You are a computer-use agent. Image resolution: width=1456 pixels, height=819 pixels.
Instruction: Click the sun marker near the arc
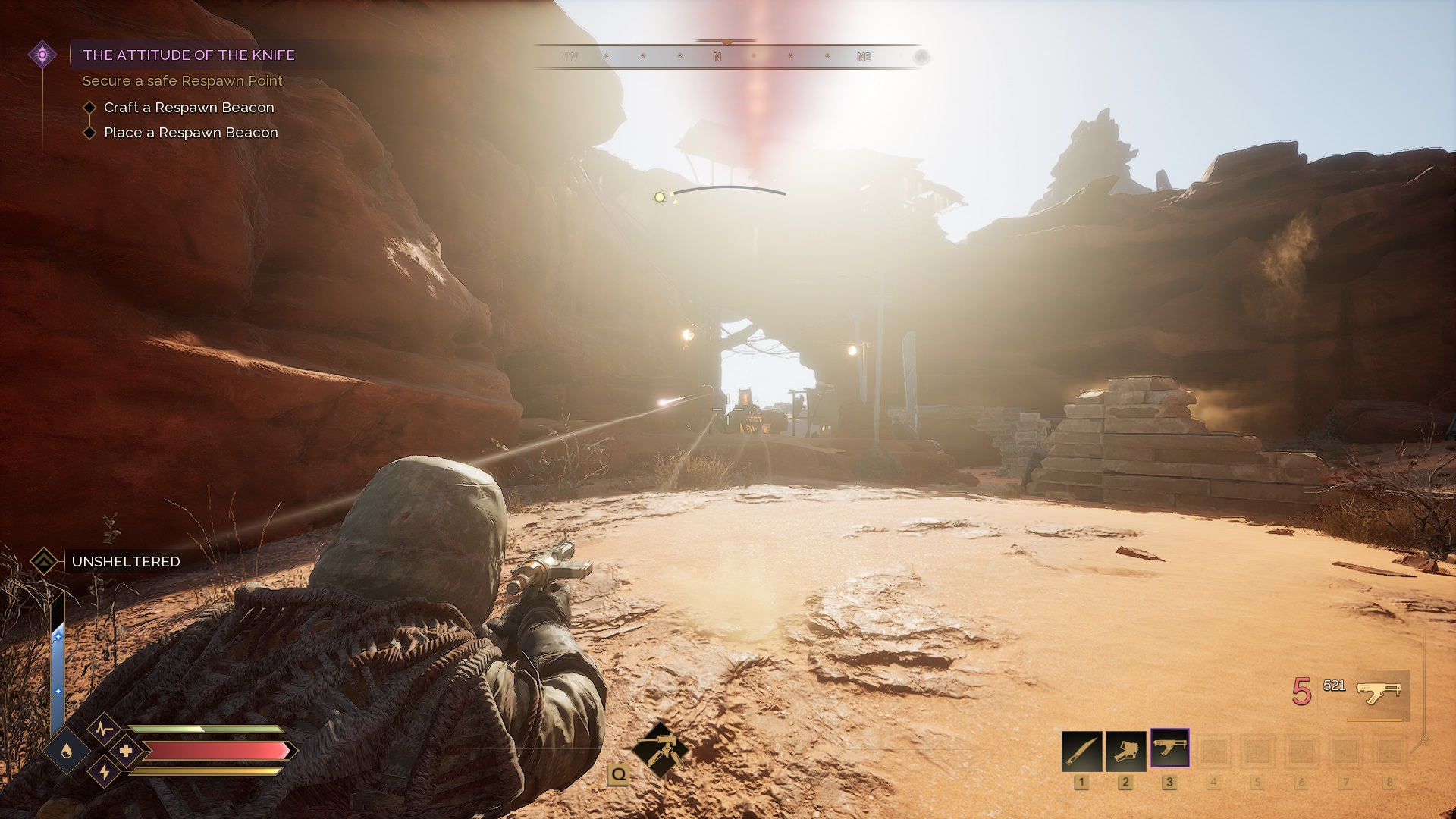(x=660, y=197)
